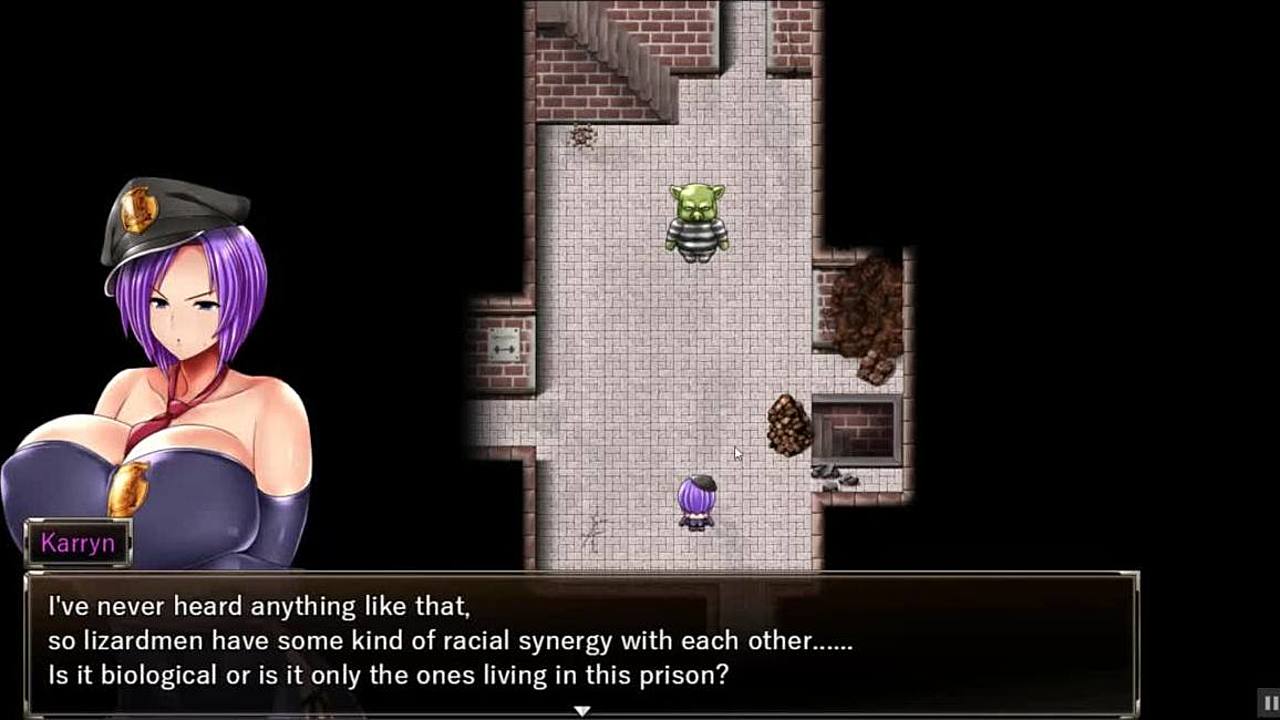Advance Karryn's dialogue text box

[x=580, y=641]
